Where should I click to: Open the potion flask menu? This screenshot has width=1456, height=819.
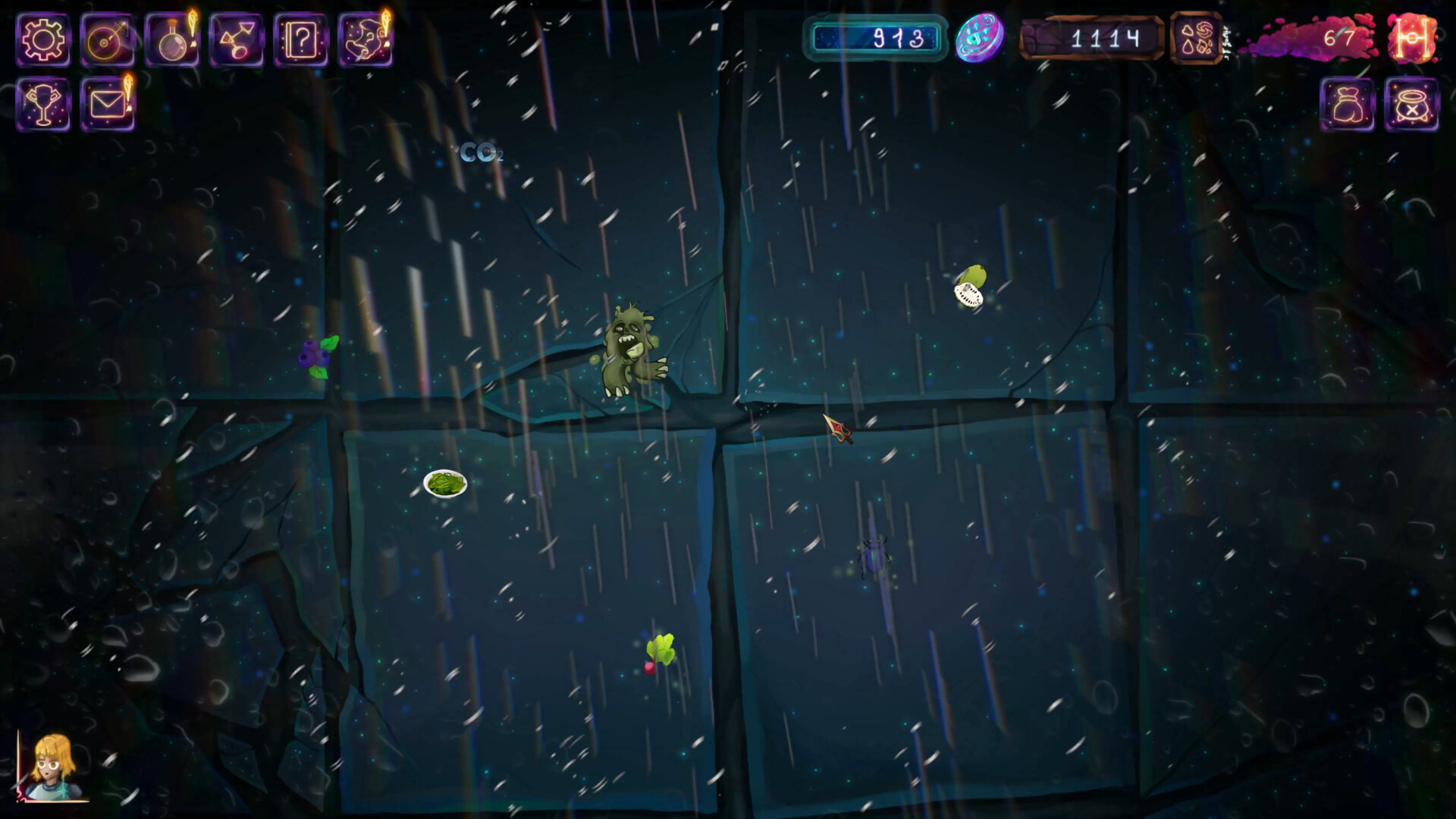point(172,39)
